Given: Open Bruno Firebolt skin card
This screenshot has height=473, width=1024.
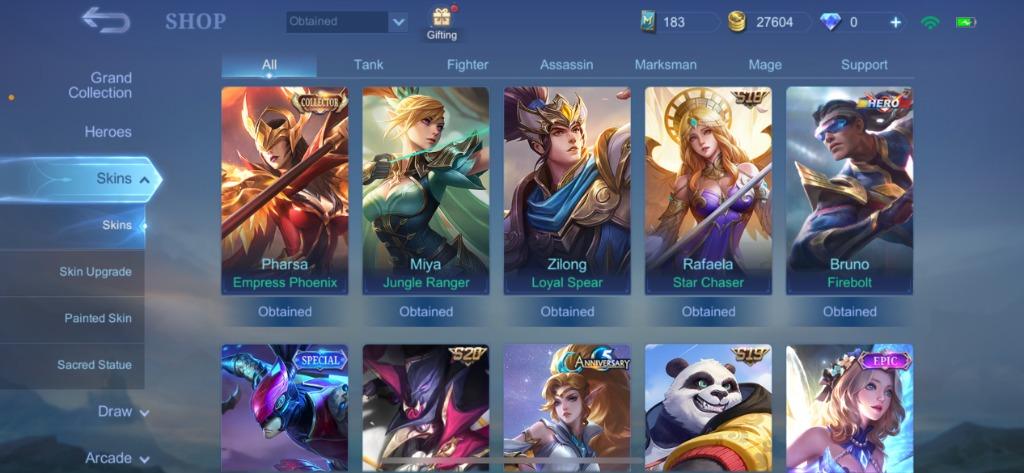Looking at the screenshot, I should tap(849, 190).
